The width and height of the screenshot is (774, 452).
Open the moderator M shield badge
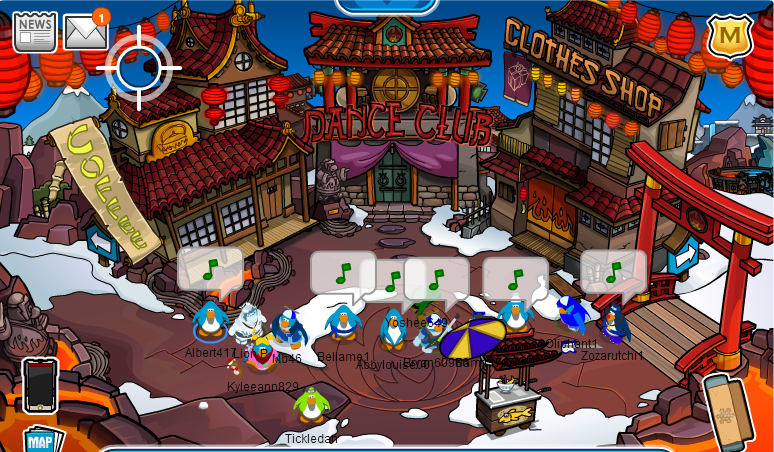[729, 37]
